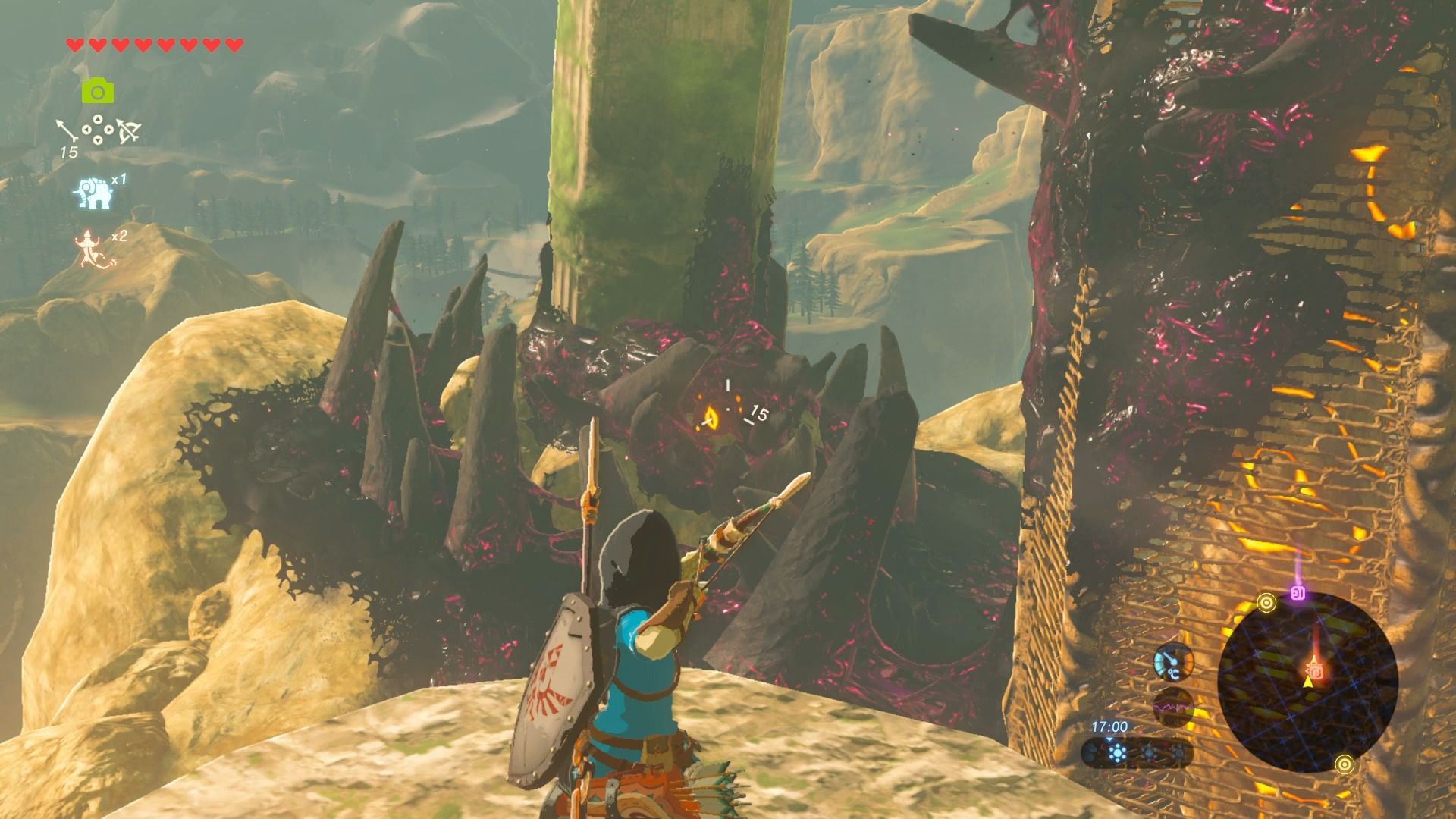
Task: Click the noise level meter
Action: [x=1172, y=708]
